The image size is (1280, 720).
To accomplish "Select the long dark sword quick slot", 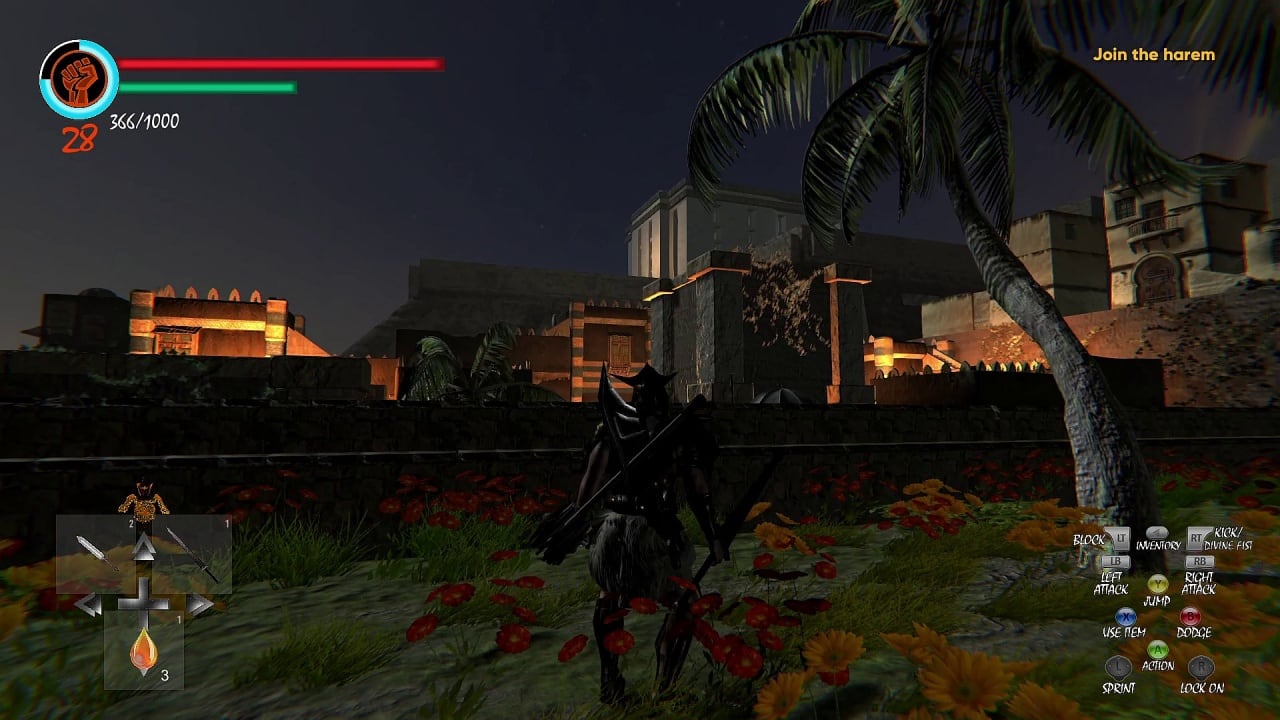I will click(x=192, y=553).
